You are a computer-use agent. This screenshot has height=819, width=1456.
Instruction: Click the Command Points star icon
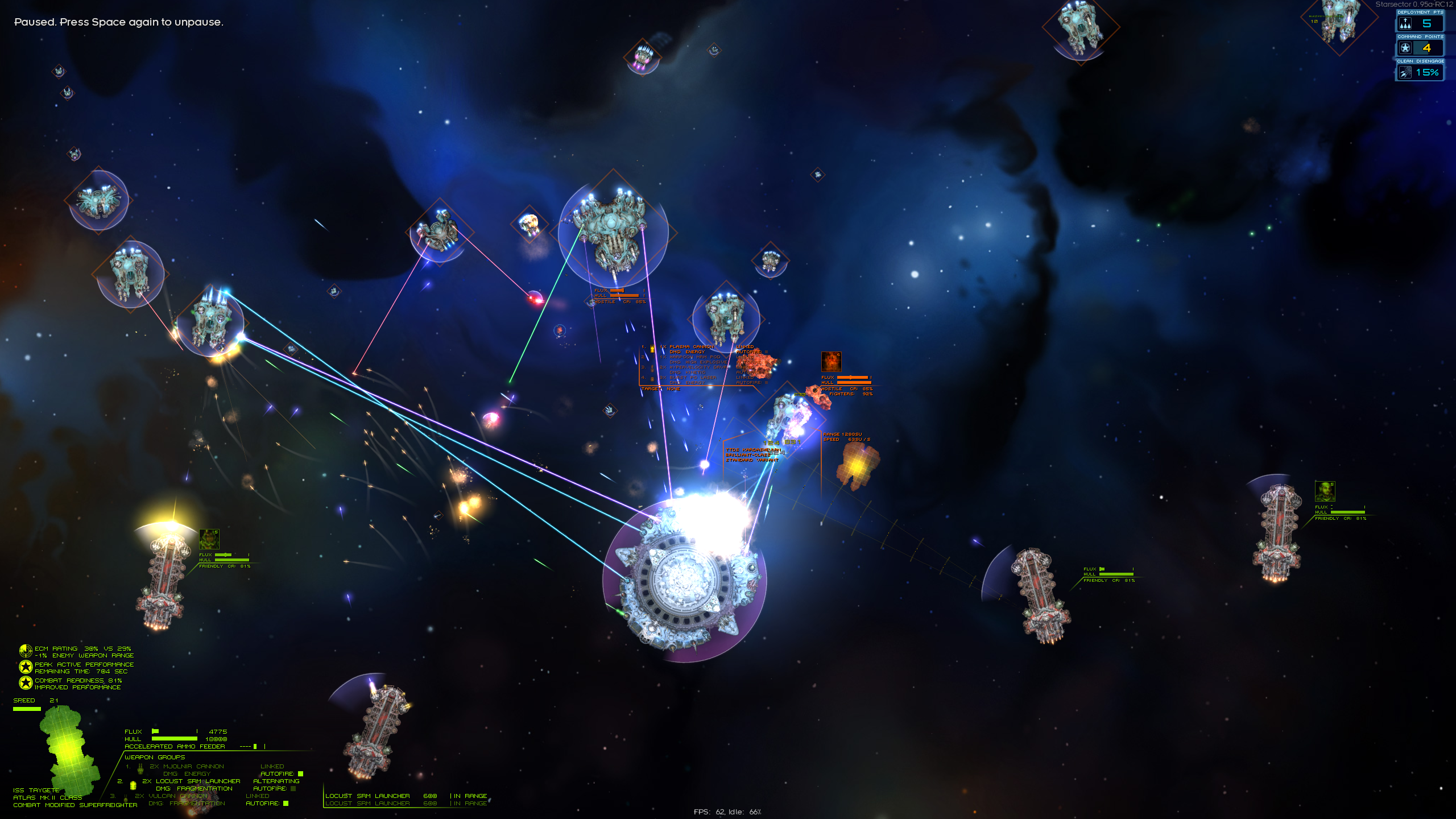click(x=1405, y=48)
